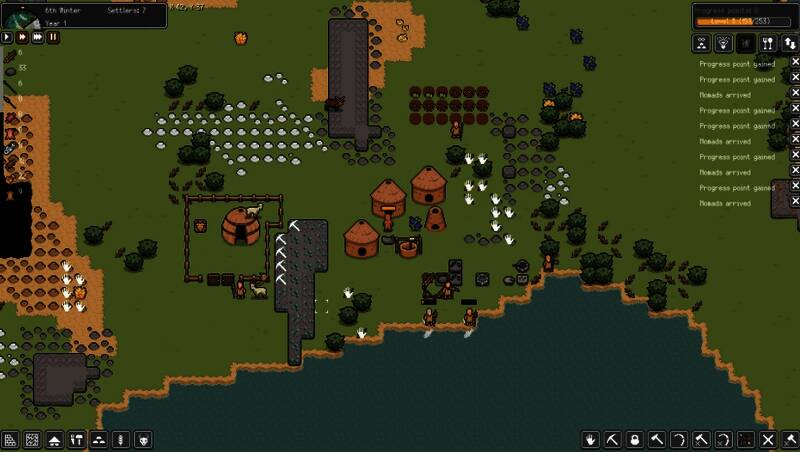Screen dimensions: 800x452
Task: Select the pickaxe mining order
Action: [613, 440]
